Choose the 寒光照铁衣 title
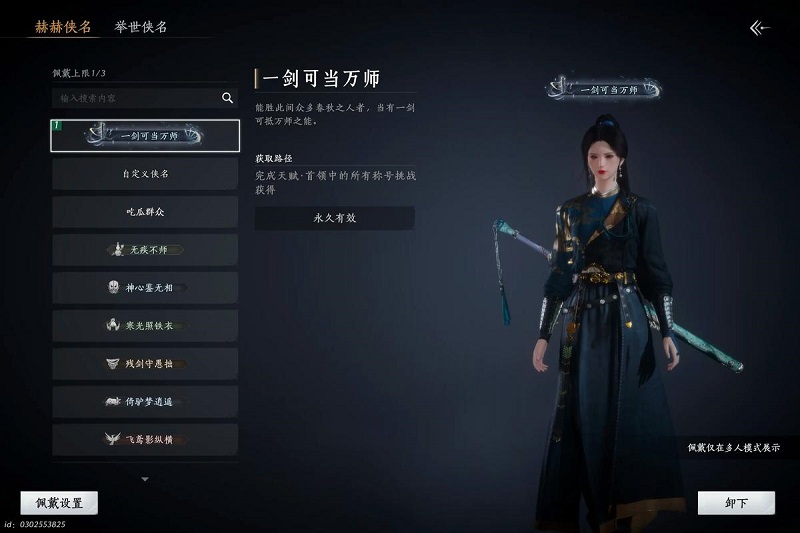 click(145, 326)
